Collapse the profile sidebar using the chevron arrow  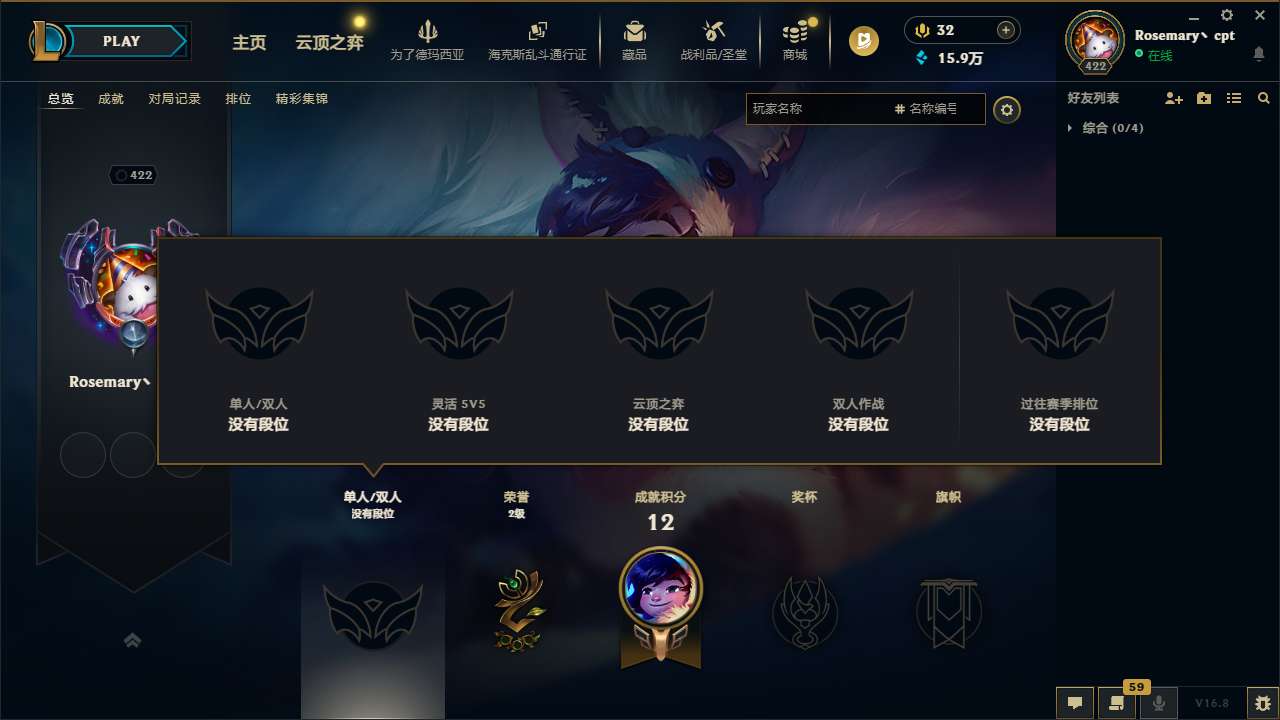pyautogui.click(x=133, y=640)
